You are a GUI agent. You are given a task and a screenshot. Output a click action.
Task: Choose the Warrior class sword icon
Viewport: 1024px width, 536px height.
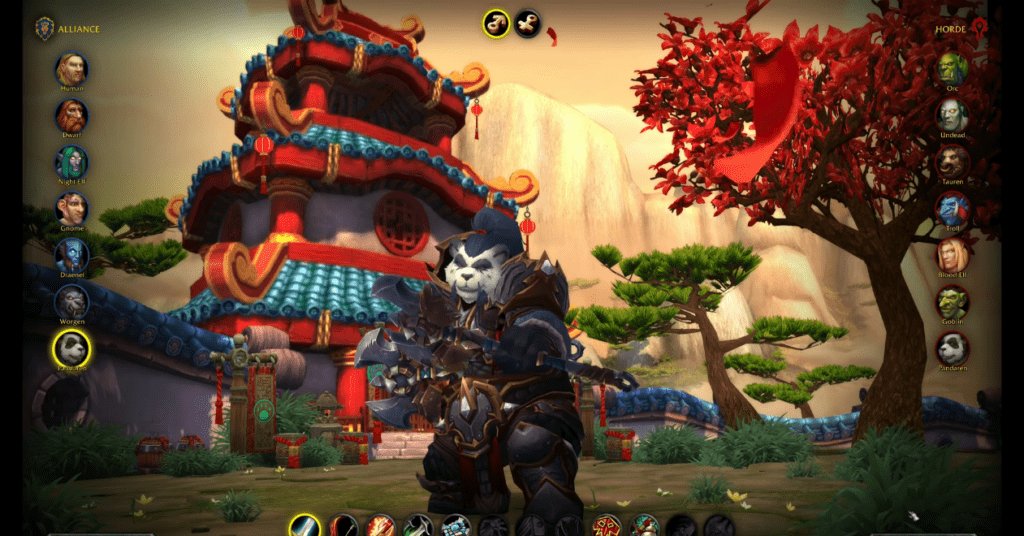click(305, 526)
